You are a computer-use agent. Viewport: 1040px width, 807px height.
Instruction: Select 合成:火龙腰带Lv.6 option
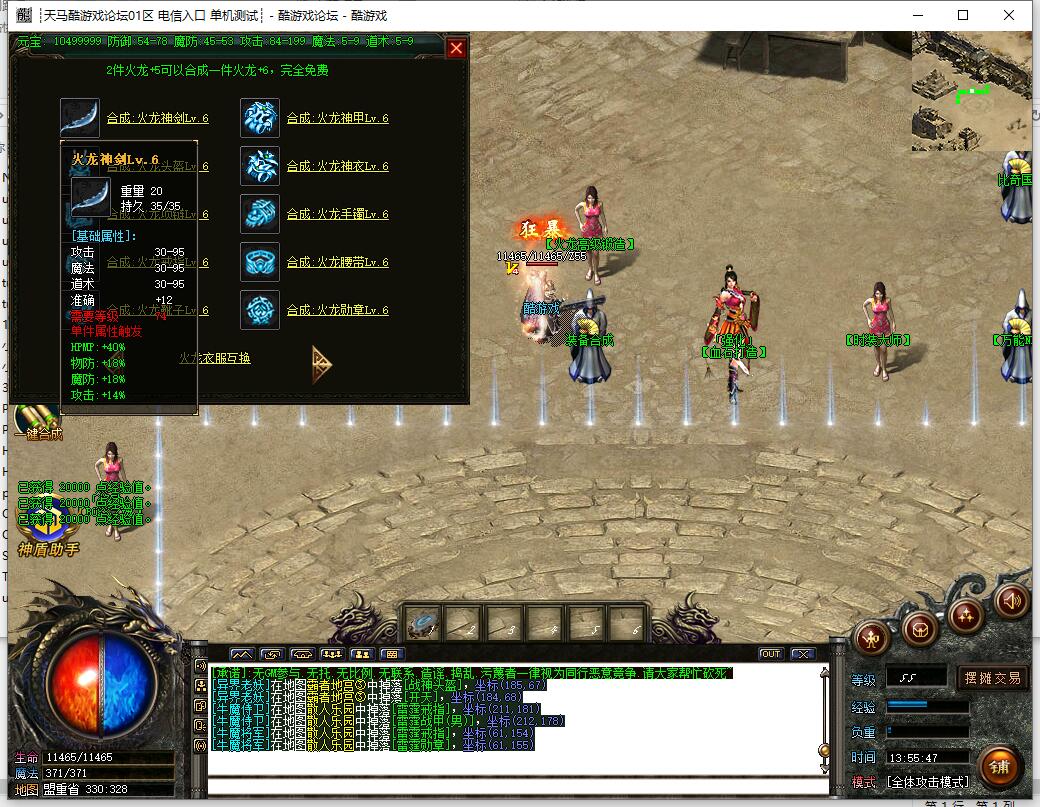tap(337, 262)
